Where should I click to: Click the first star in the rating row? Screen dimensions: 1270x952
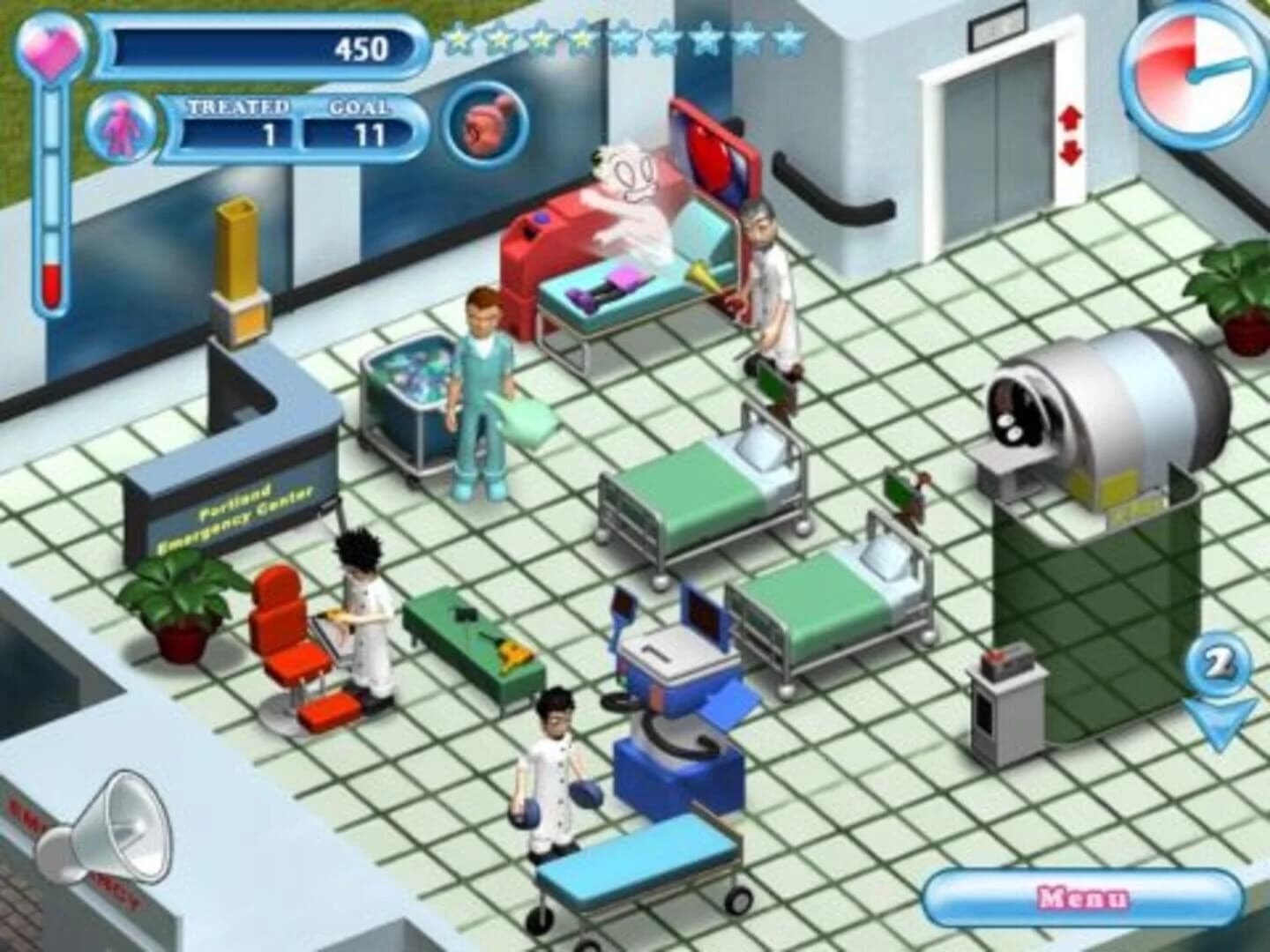pos(459,37)
